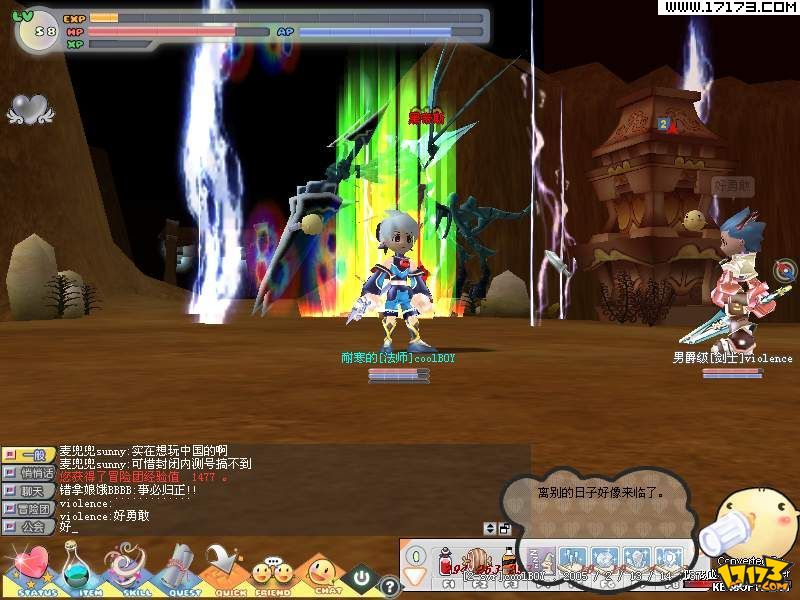Switch to the 一般 chat tab
The width and height of the screenshot is (800, 600).
pyautogui.click(x=30, y=455)
